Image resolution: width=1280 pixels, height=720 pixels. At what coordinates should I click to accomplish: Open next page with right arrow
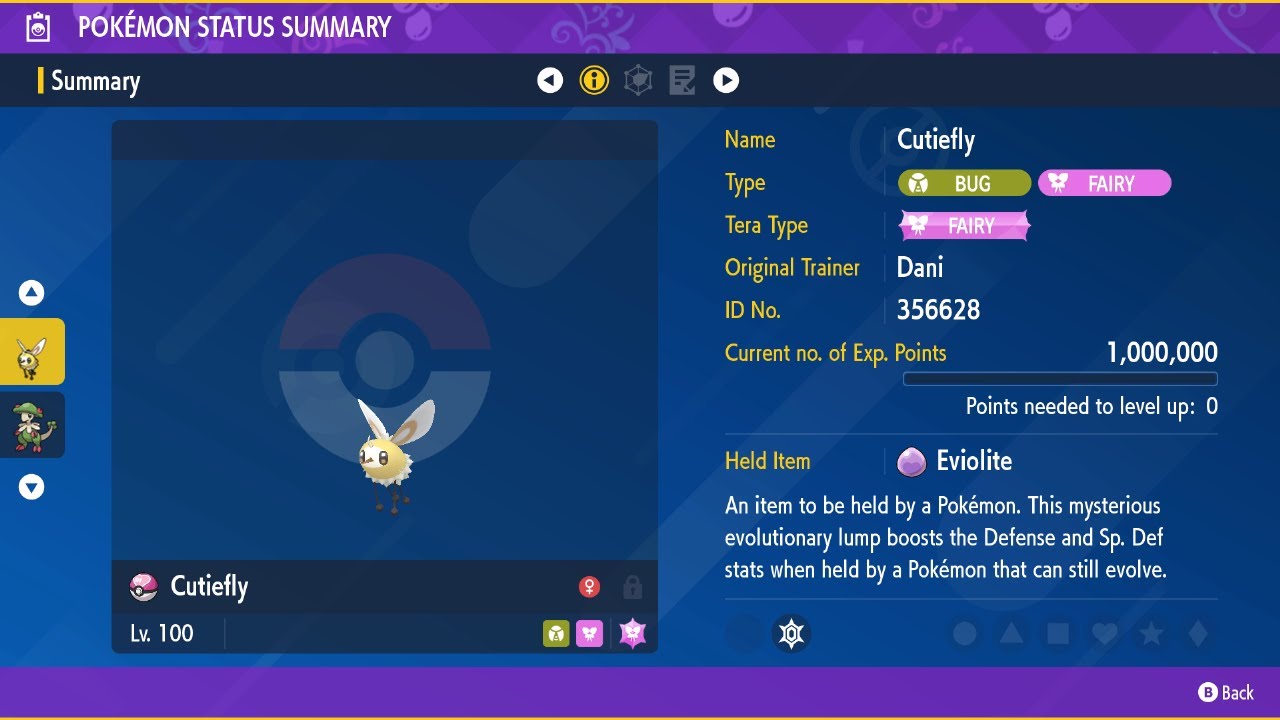(x=726, y=80)
